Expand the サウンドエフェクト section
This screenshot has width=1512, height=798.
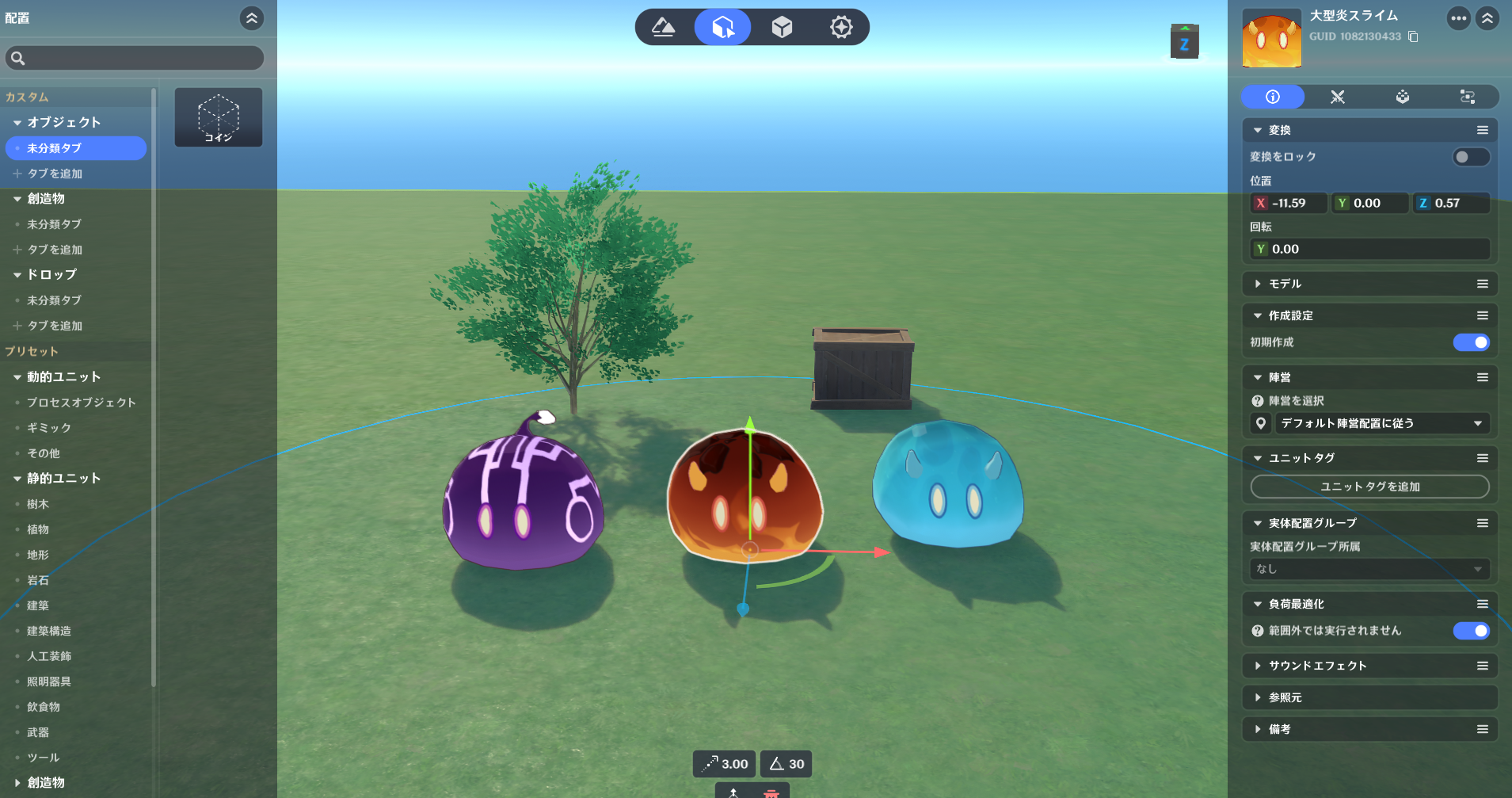(1317, 666)
